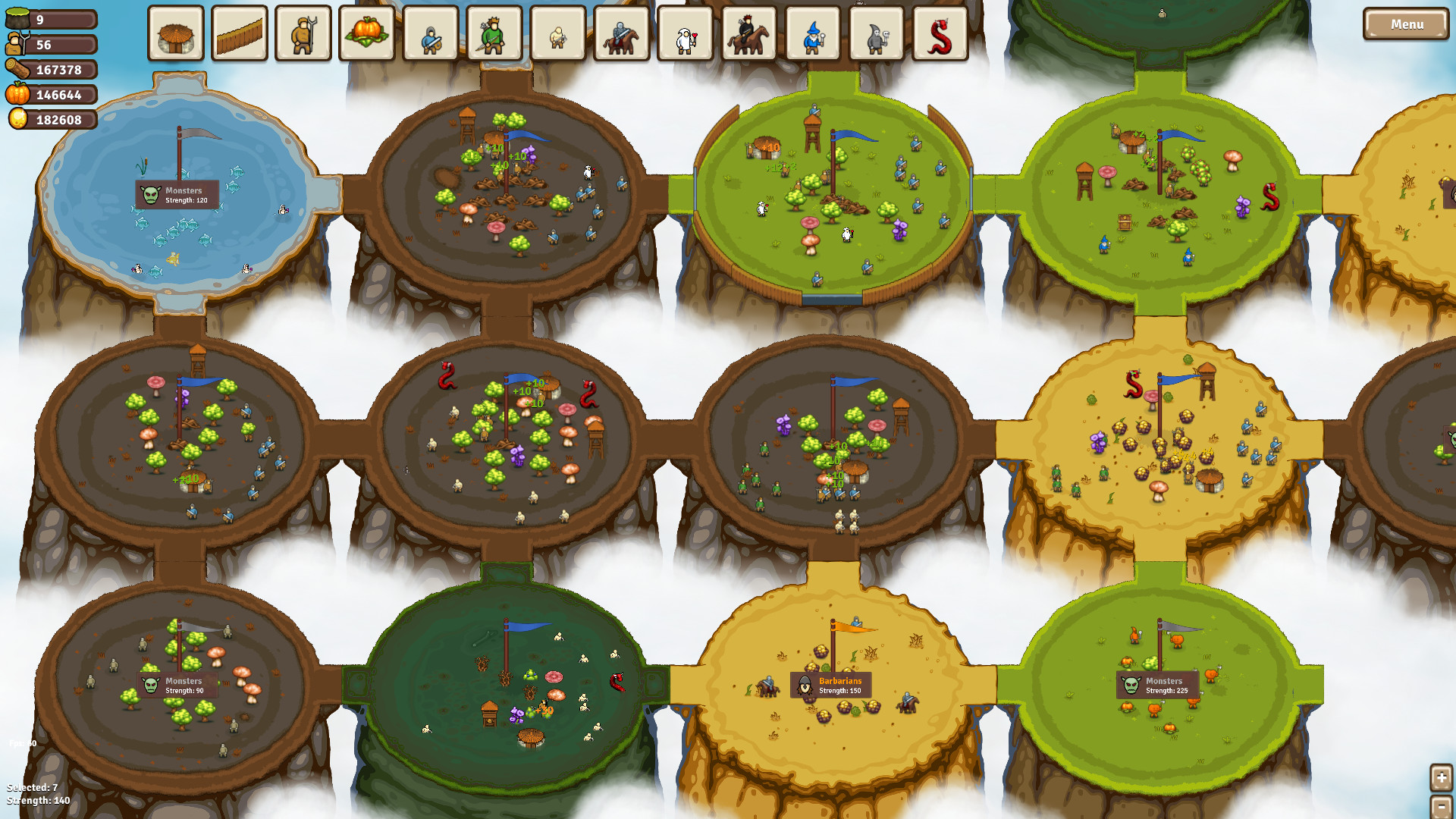This screenshot has height=819, width=1456.
Task: Select the swordsman with shield icon
Action: [430, 34]
